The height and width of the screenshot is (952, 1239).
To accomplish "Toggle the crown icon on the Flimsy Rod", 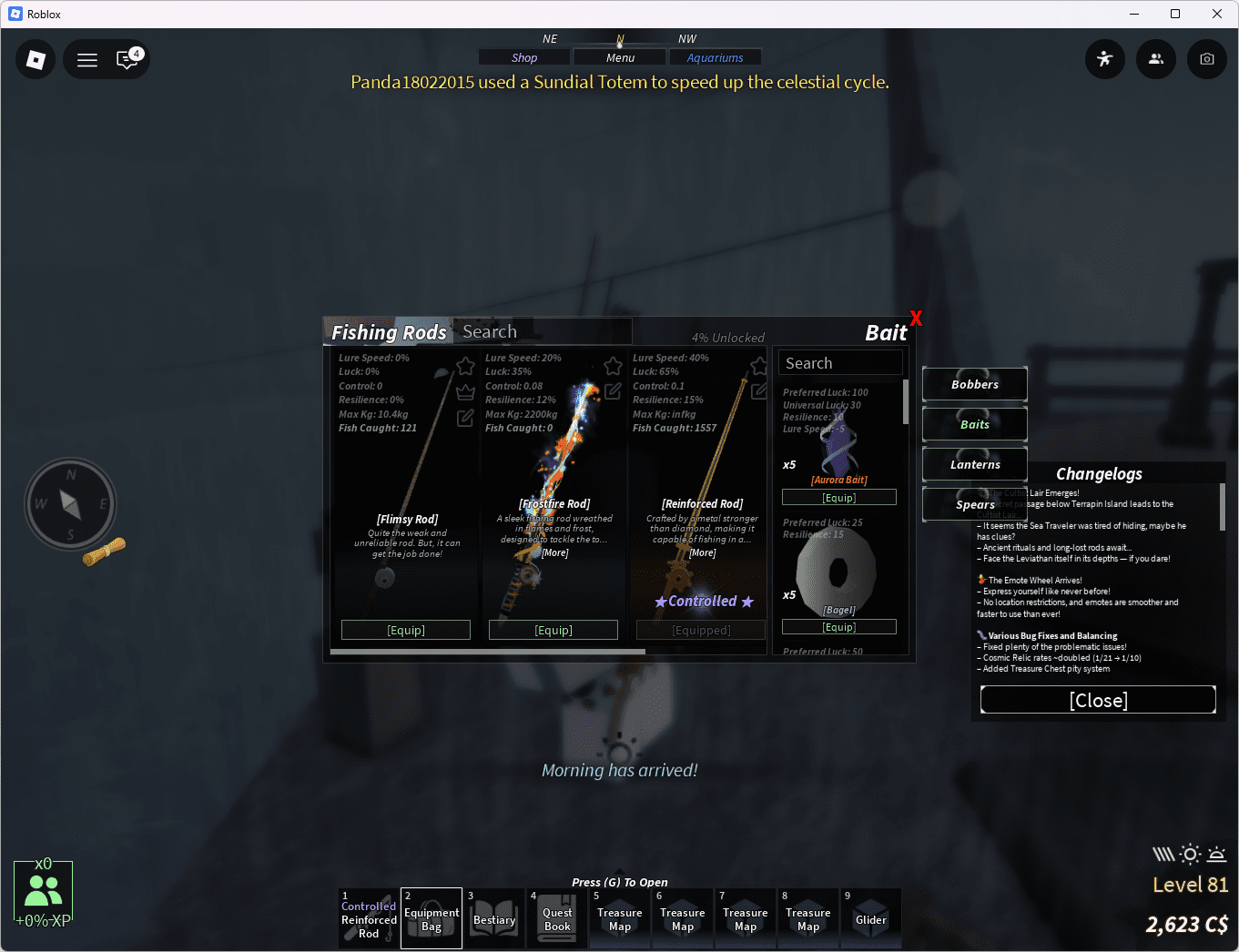I will pyautogui.click(x=465, y=391).
